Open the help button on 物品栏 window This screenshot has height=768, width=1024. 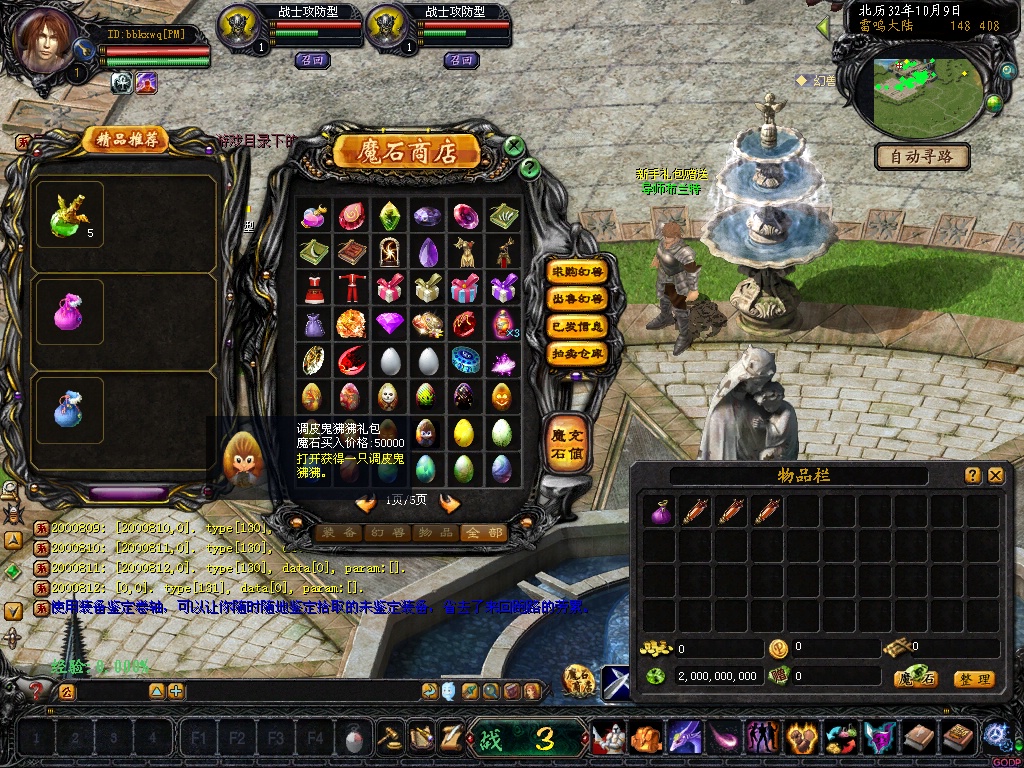click(972, 476)
